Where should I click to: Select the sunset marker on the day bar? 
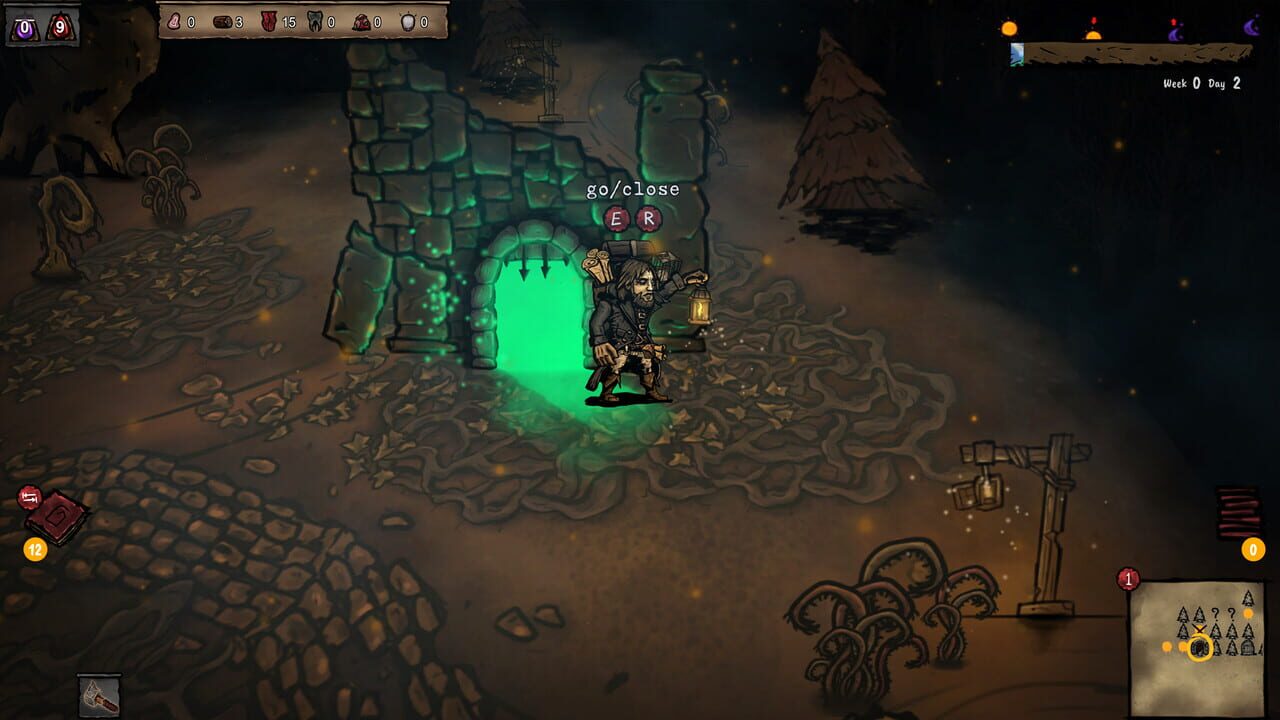(1094, 34)
